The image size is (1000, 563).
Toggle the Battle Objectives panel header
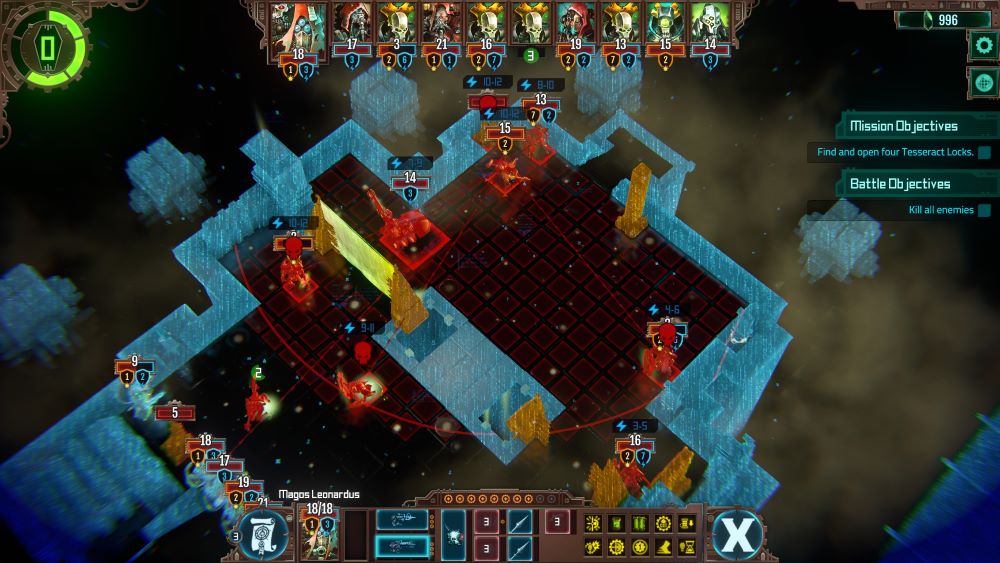(900, 184)
